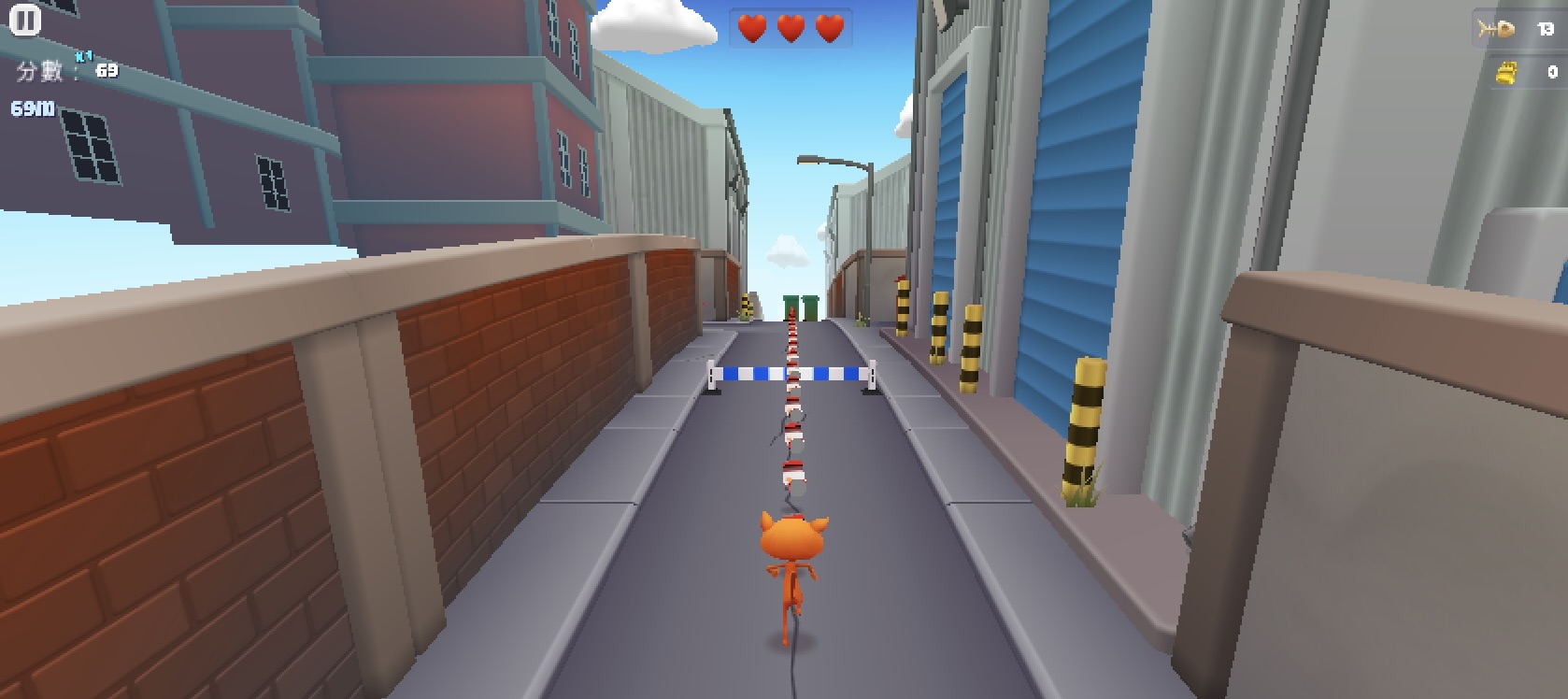The height and width of the screenshot is (699, 1568).
Task: Toggle pause with the top-left button
Action: (x=25, y=19)
